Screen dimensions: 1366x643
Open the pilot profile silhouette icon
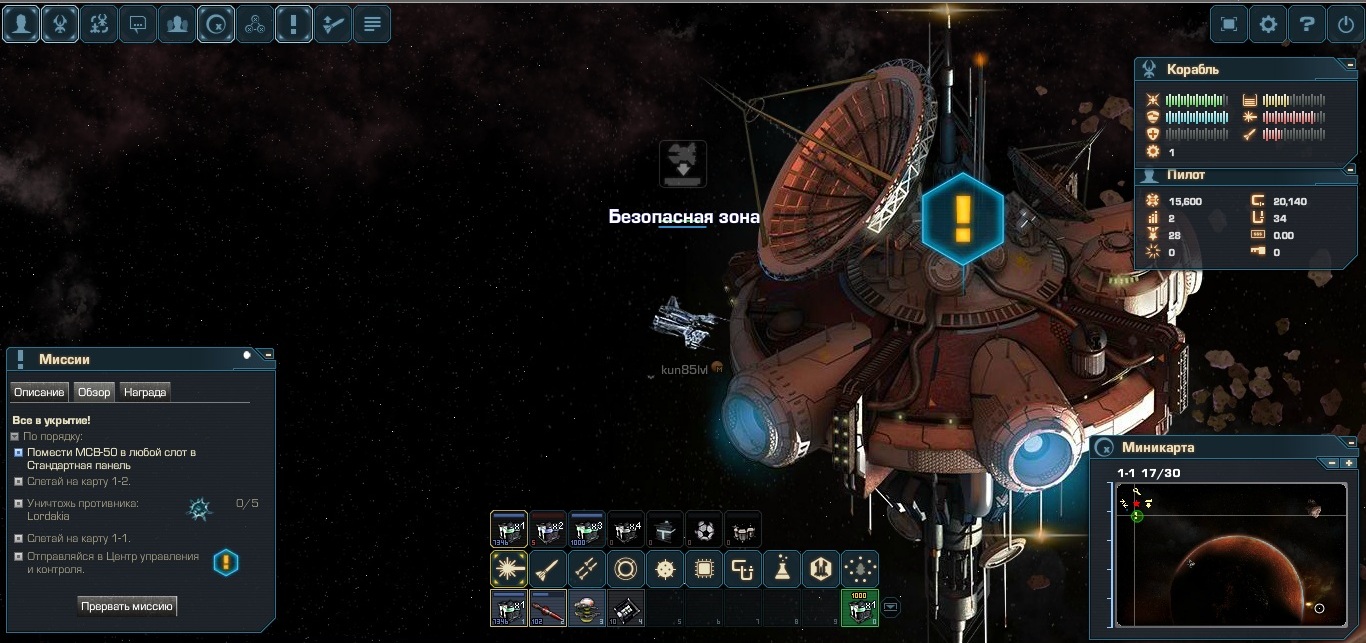point(21,24)
